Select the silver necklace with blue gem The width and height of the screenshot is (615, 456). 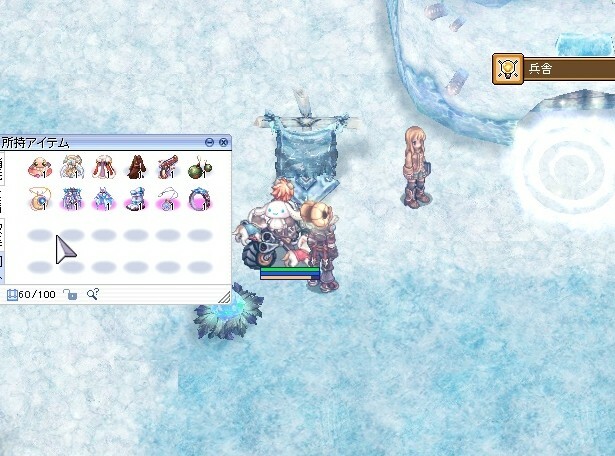coord(168,198)
